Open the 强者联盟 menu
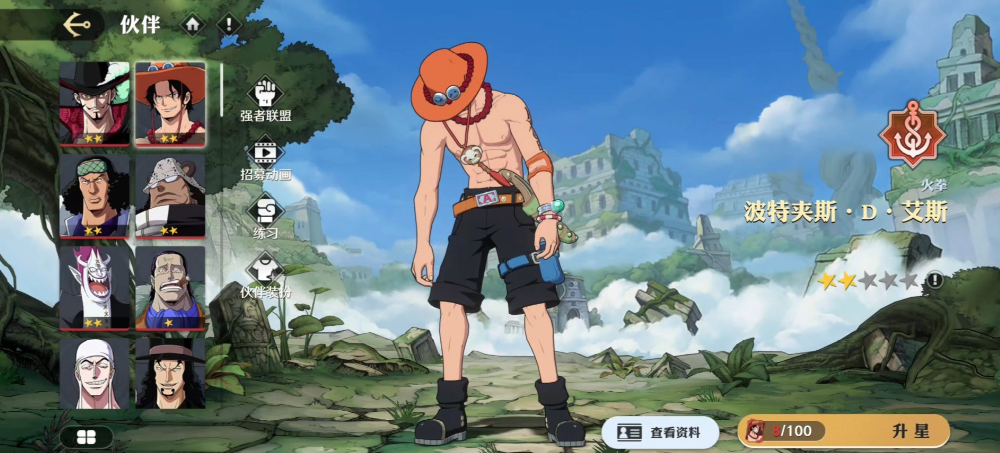This screenshot has width=1000, height=453. point(265,99)
